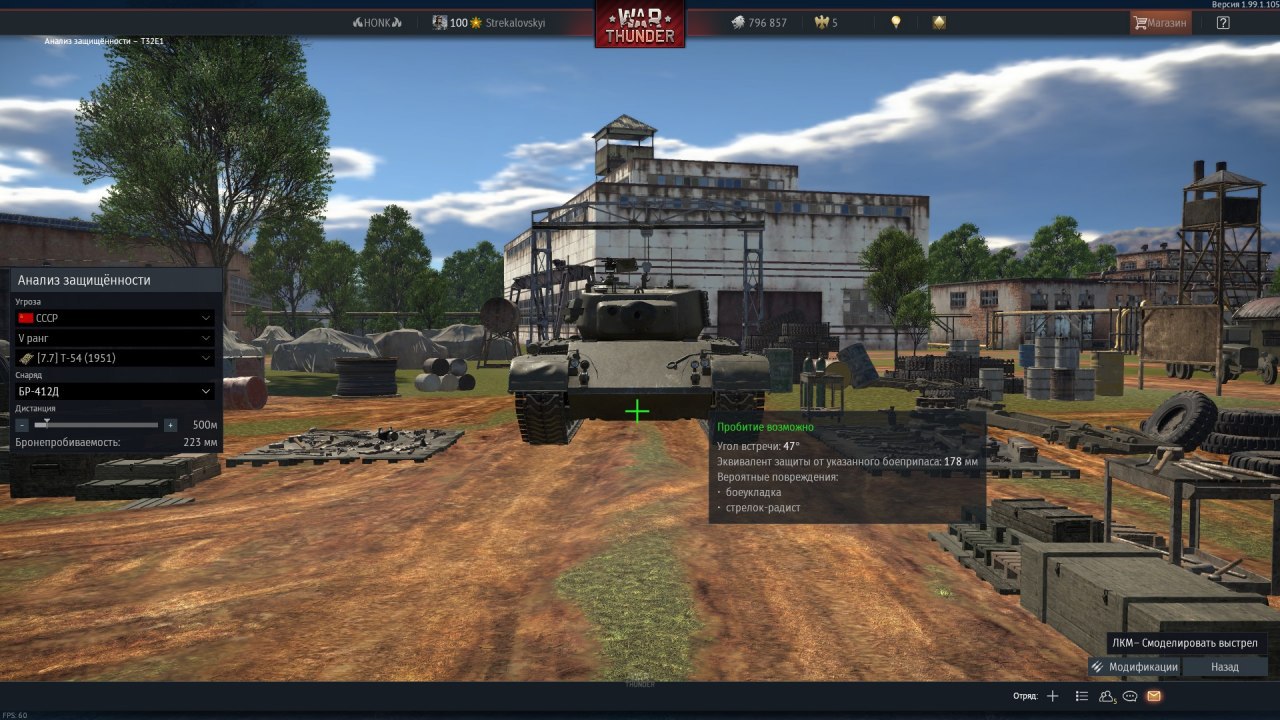
Task: Open the highlighted mail envelope
Action: point(1154,696)
